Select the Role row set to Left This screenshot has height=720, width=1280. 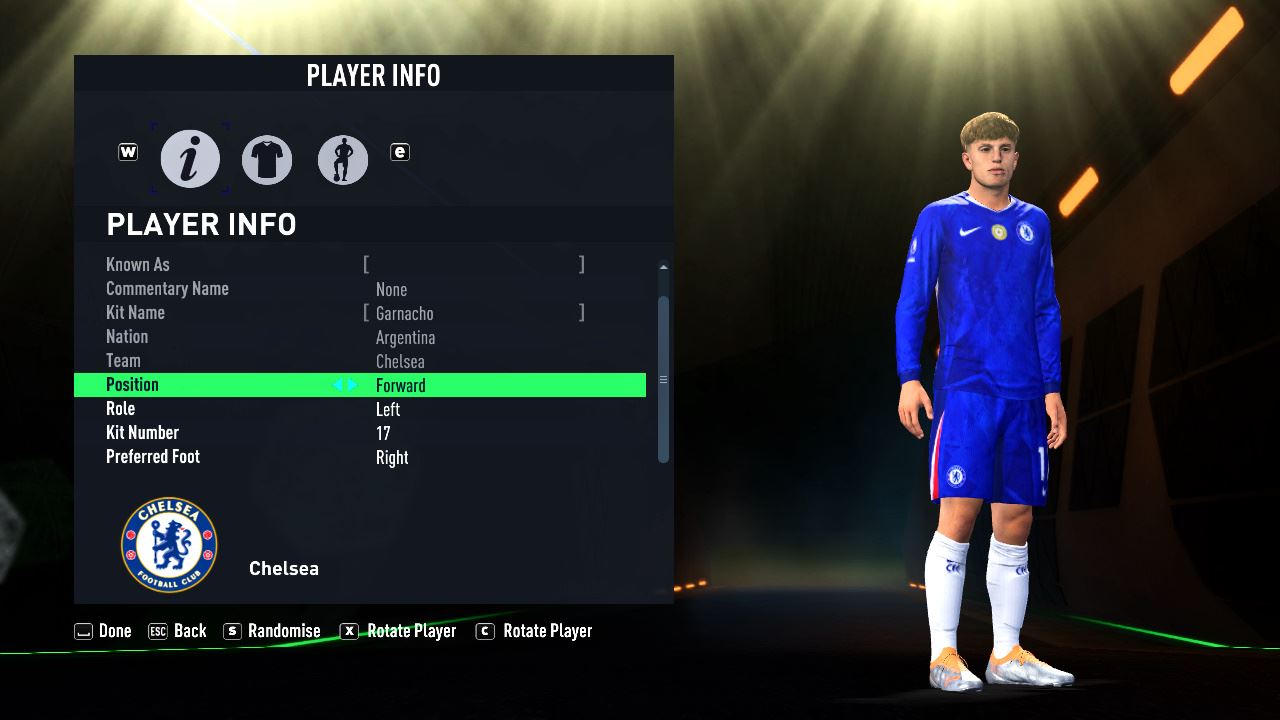(x=360, y=409)
